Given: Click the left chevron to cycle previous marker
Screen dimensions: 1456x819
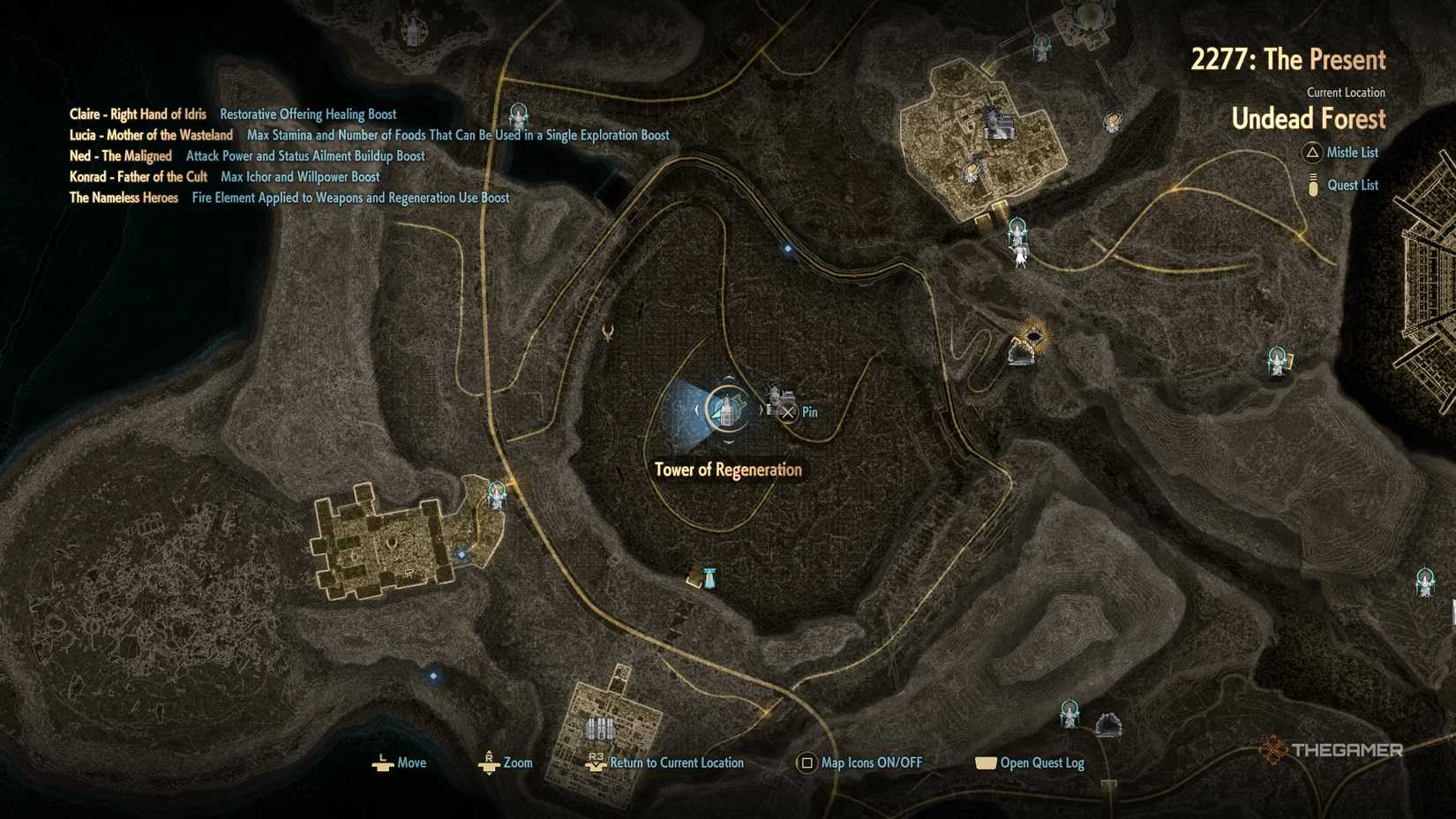Looking at the screenshot, I should pos(697,409).
